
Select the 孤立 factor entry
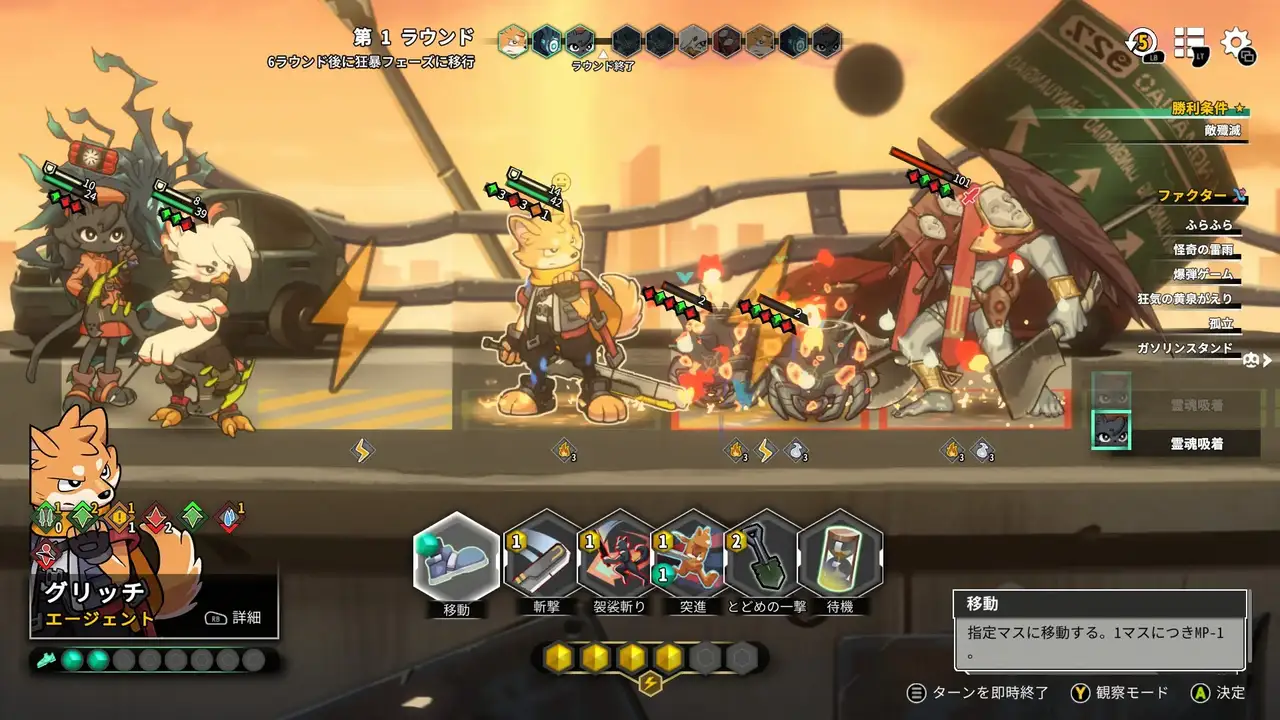click(1220, 323)
